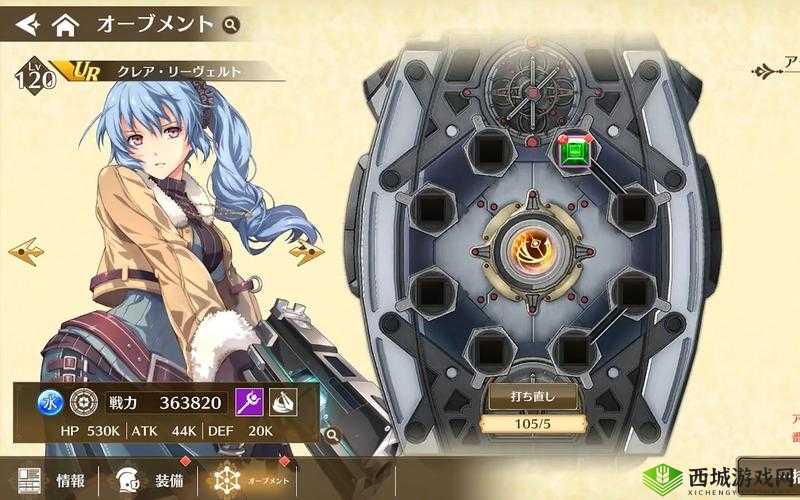The width and height of the screenshot is (800, 500).
Task: Tap the water element icon
Action: [49, 402]
